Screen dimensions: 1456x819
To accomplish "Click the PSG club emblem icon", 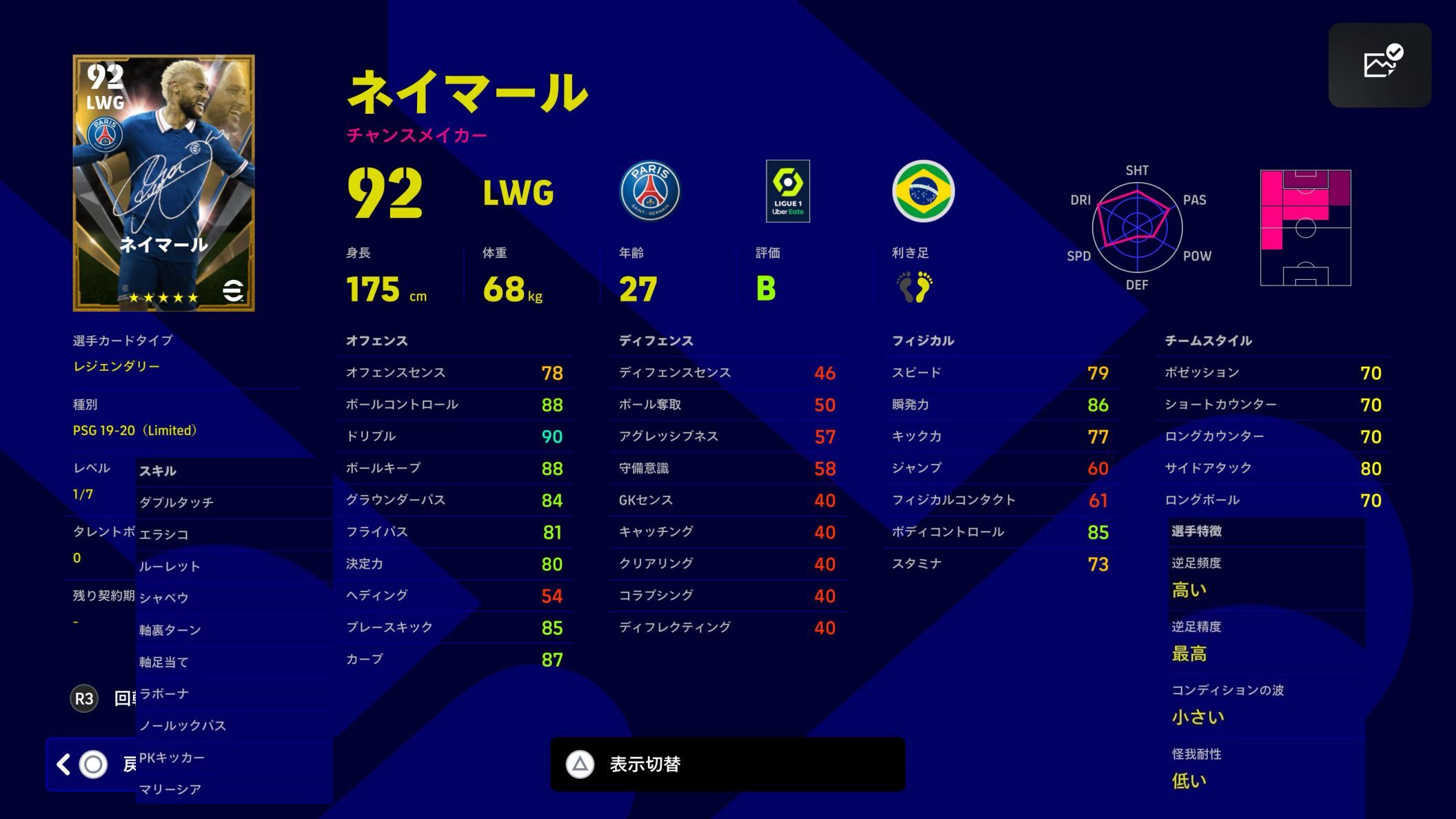I will coord(651,192).
